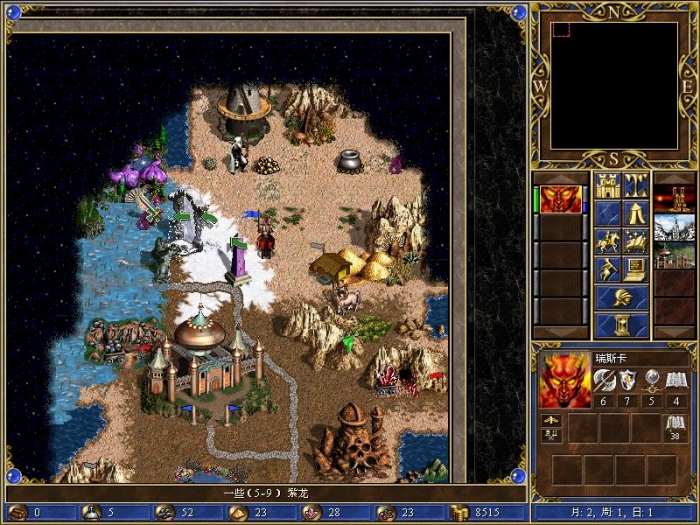
Task: Open adventure options digging man button
Action: (x=607, y=269)
